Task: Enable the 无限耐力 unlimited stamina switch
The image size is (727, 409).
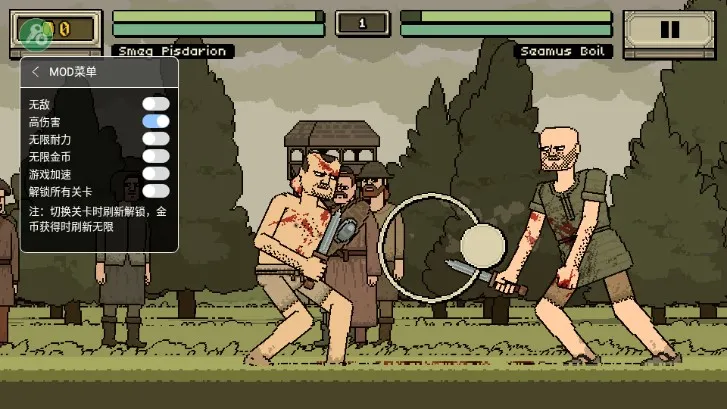Action: [x=155, y=139]
